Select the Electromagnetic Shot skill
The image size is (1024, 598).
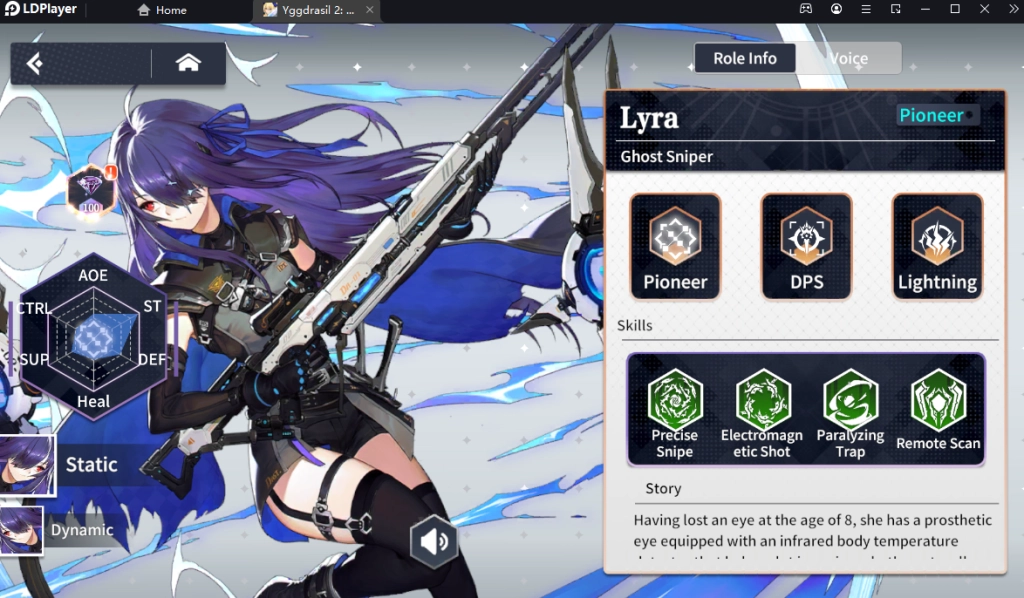pyautogui.click(x=762, y=410)
